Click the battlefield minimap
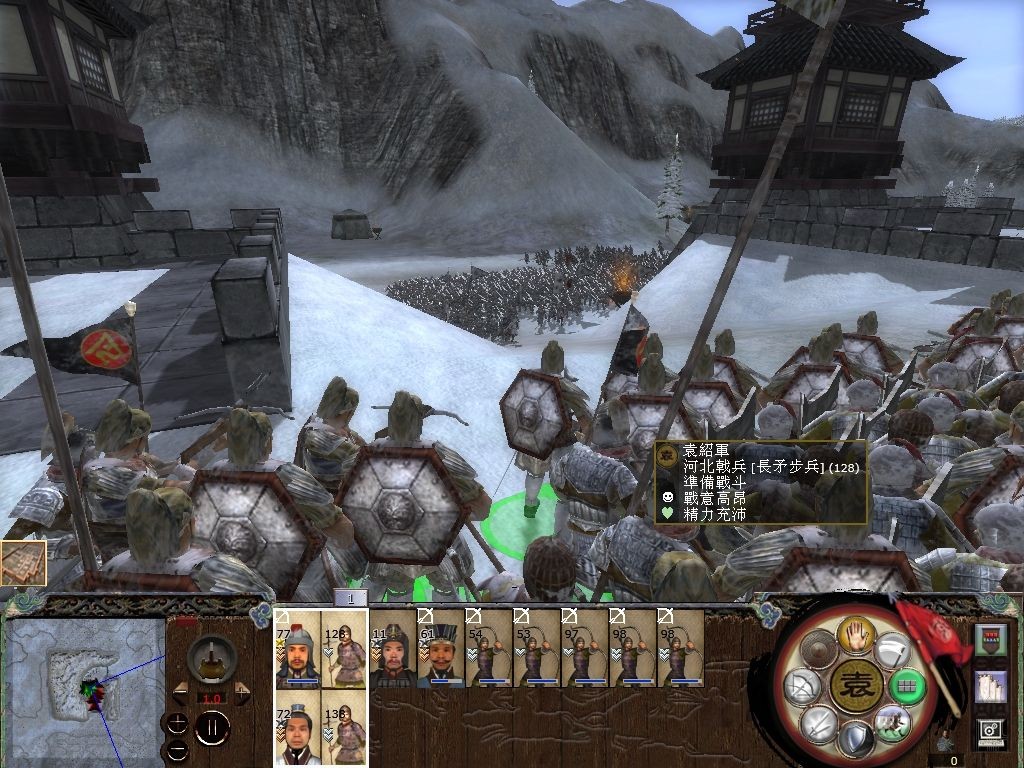This screenshot has height=768, width=1024. (x=85, y=680)
